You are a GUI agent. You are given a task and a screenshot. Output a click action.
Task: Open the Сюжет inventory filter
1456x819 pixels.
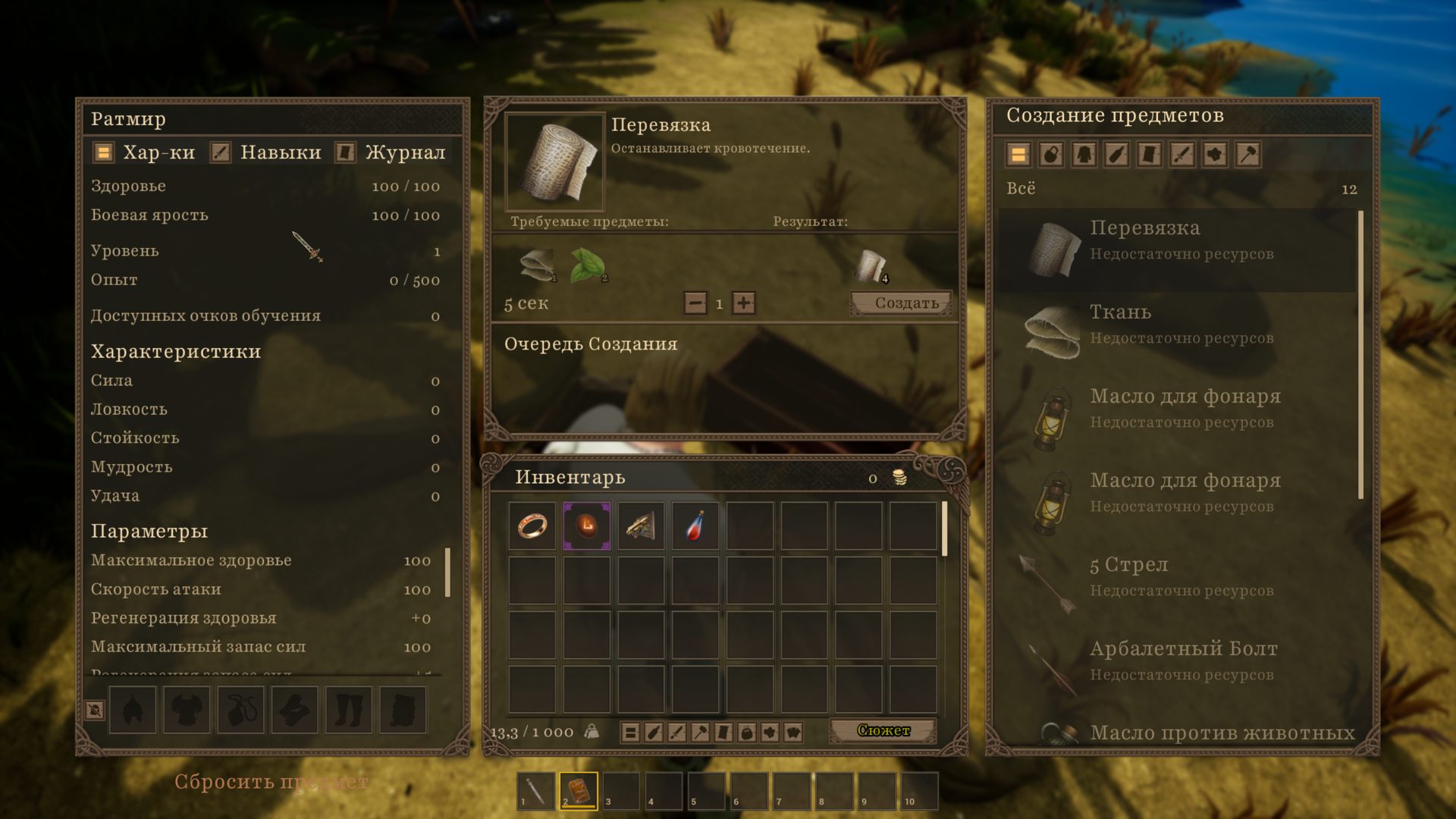pyautogui.click(x=883, y=731)
